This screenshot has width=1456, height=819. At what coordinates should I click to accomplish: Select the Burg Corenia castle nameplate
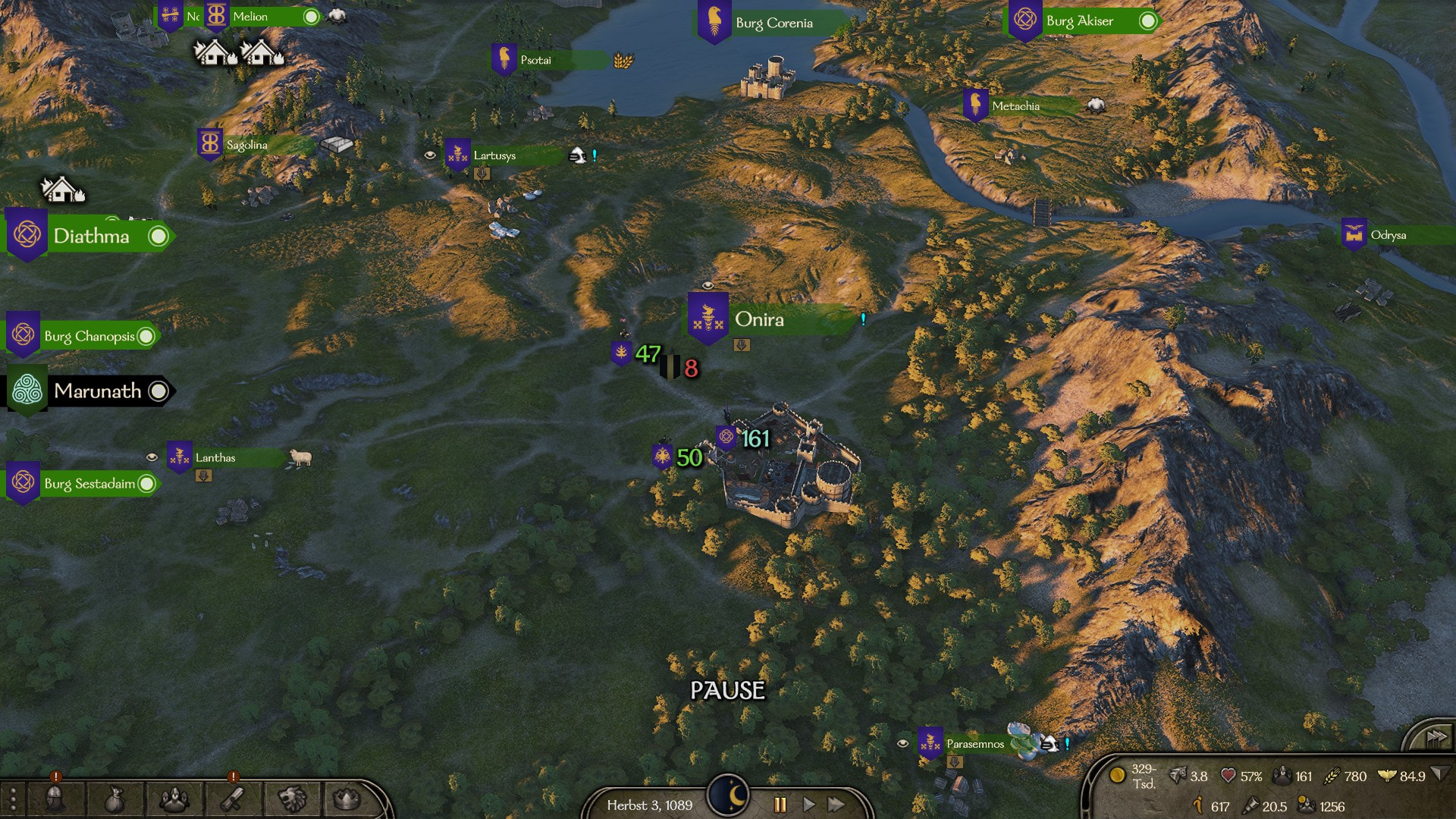[x=773, y=23]
